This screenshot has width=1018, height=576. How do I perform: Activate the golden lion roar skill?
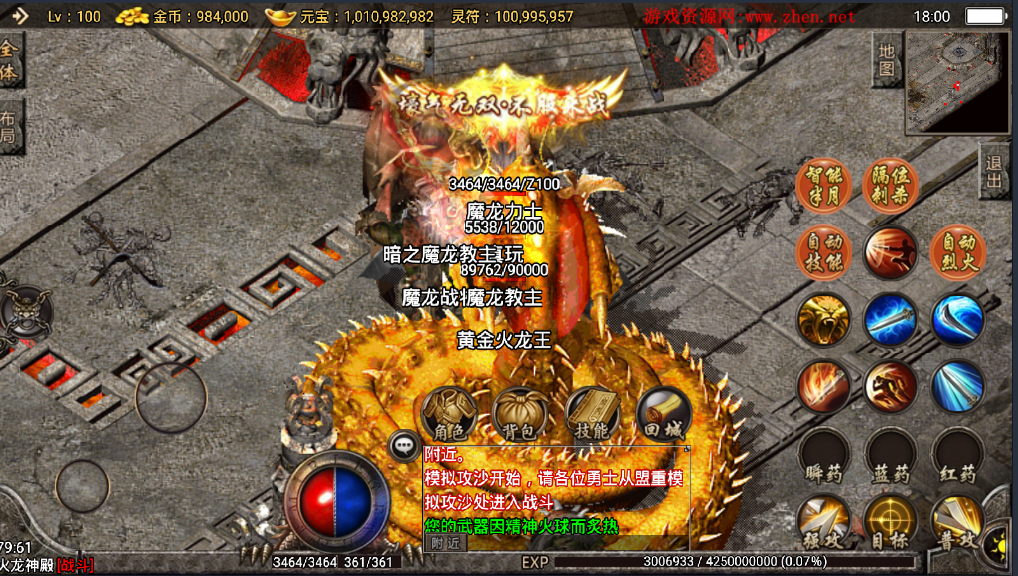[x=823, y=320]
